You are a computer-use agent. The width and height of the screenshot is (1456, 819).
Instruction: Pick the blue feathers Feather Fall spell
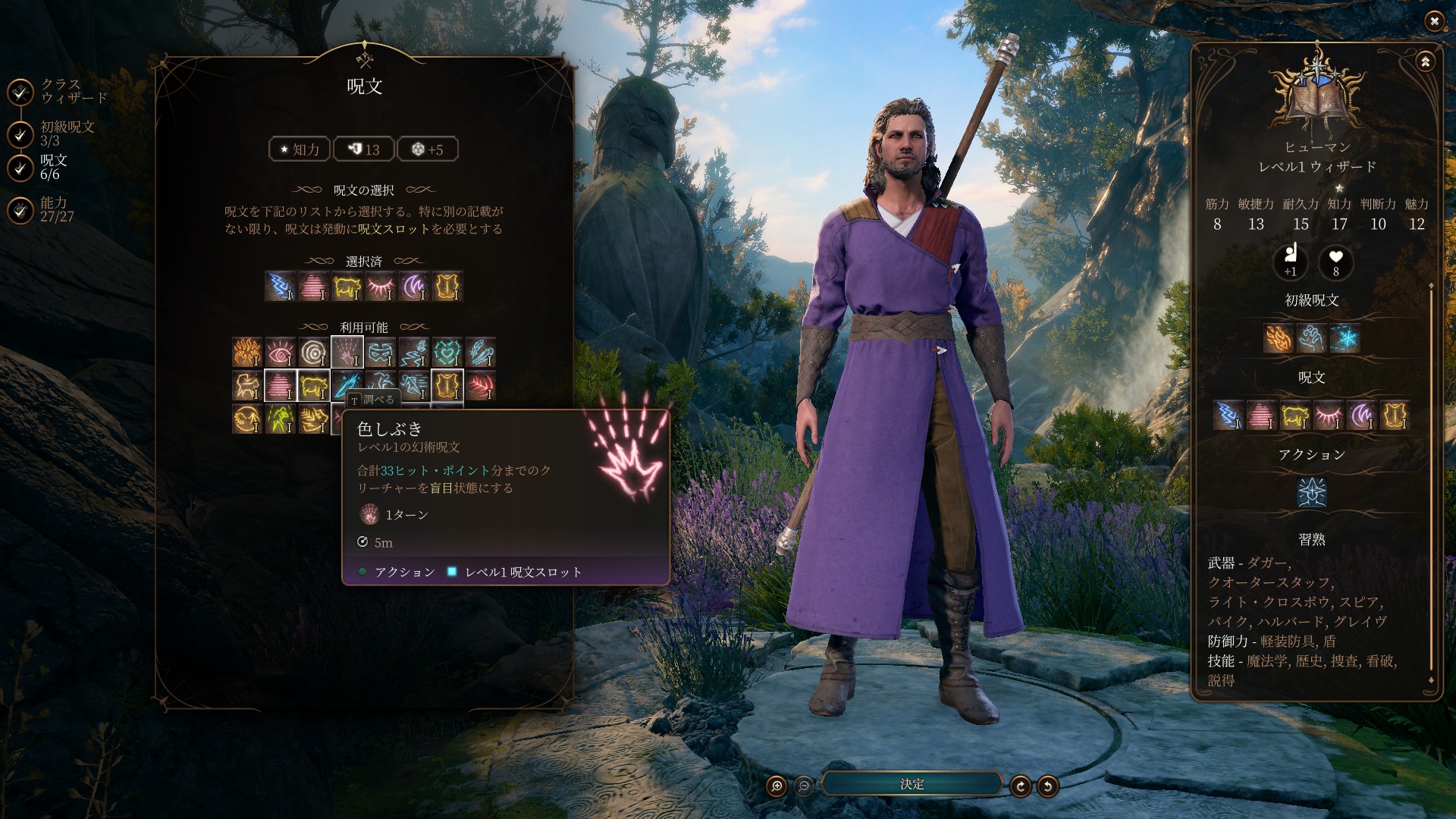click(481, 352)
